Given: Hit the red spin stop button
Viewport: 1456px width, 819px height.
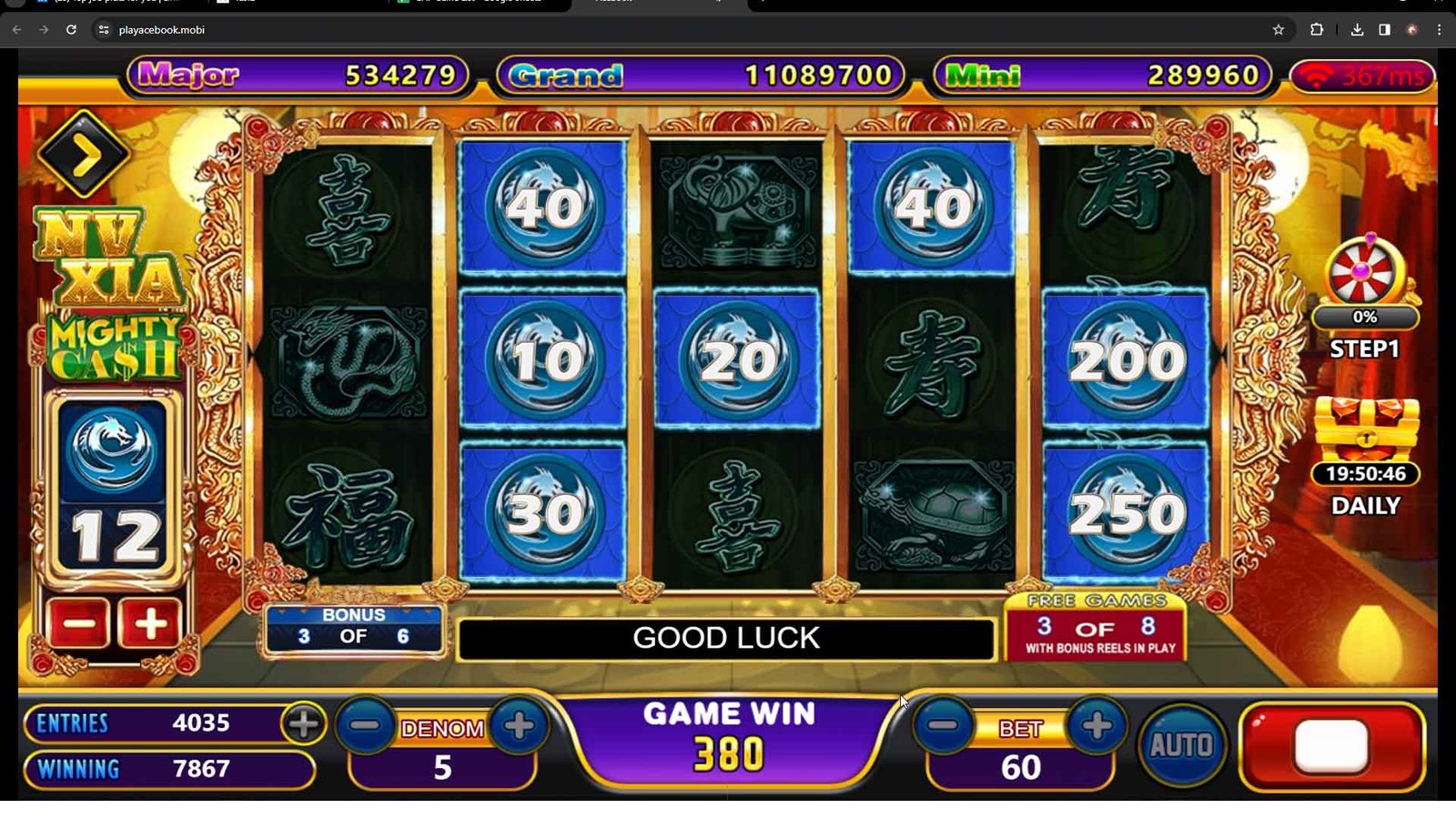Looking at the screenshot, I should pos(1331,746).
